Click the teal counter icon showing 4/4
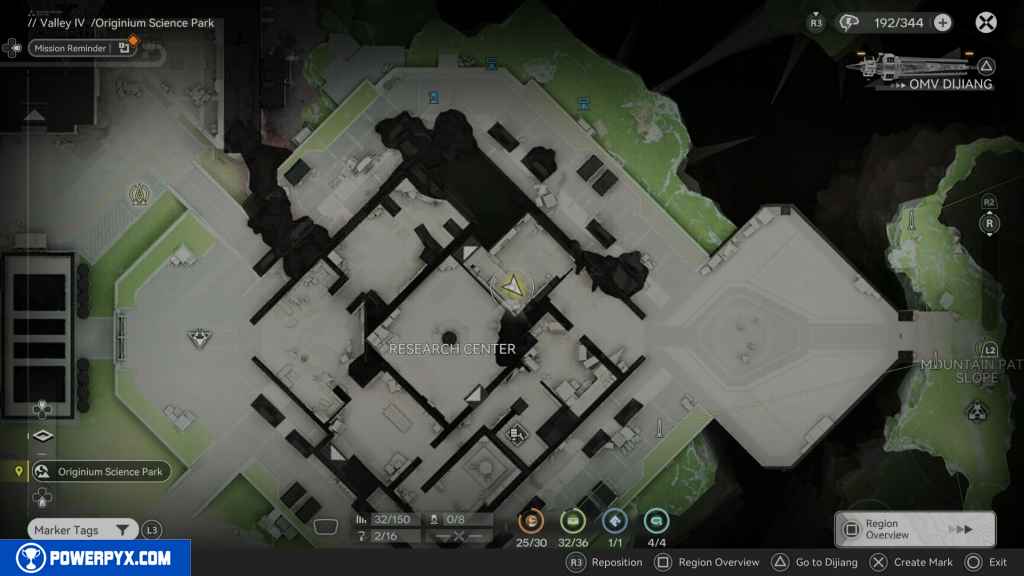Image resolution: width=1024 pixels, height=576 pixels. click(x=656, y=520)
